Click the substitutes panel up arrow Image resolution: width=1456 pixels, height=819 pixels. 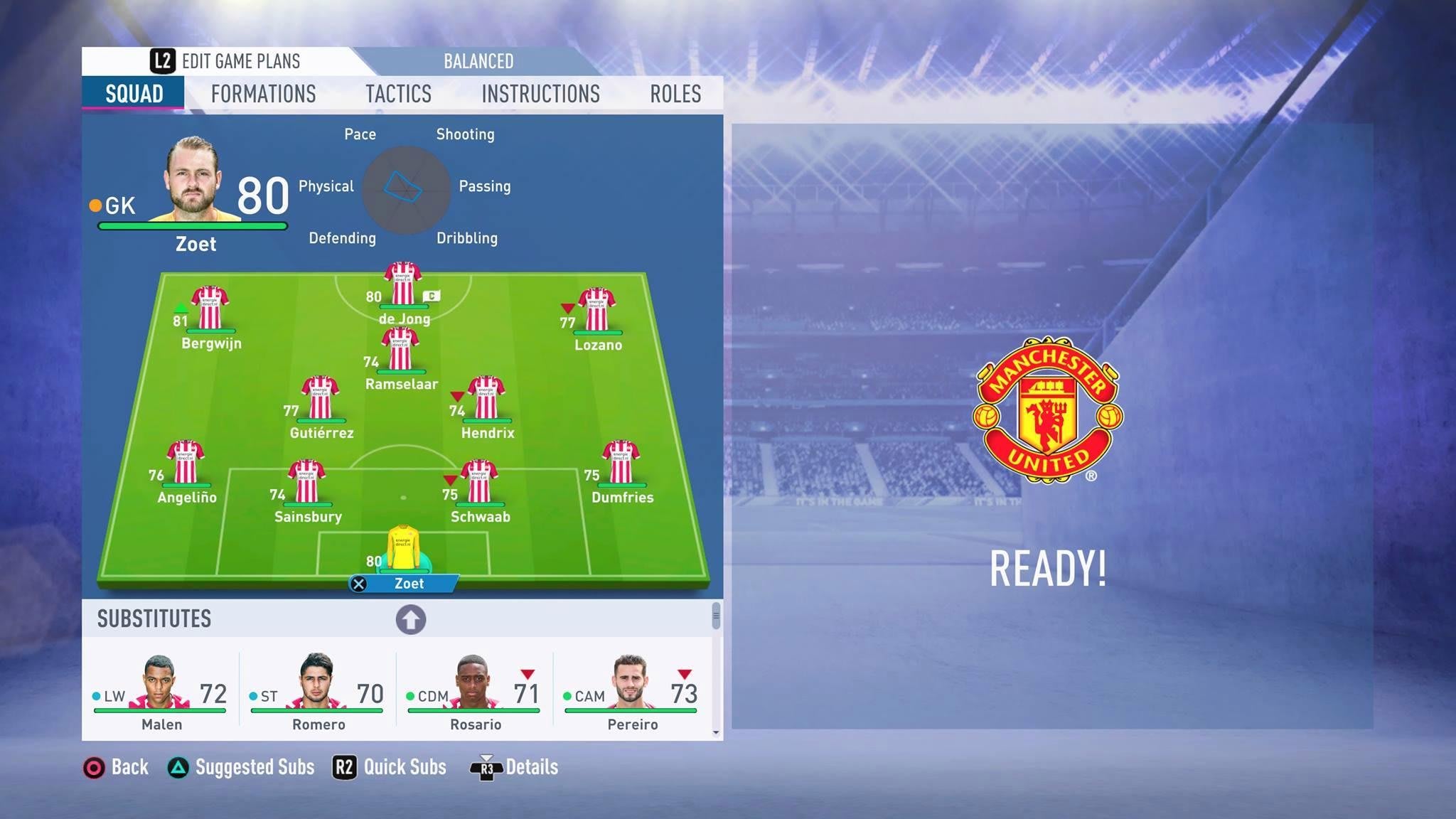[411, 619]
